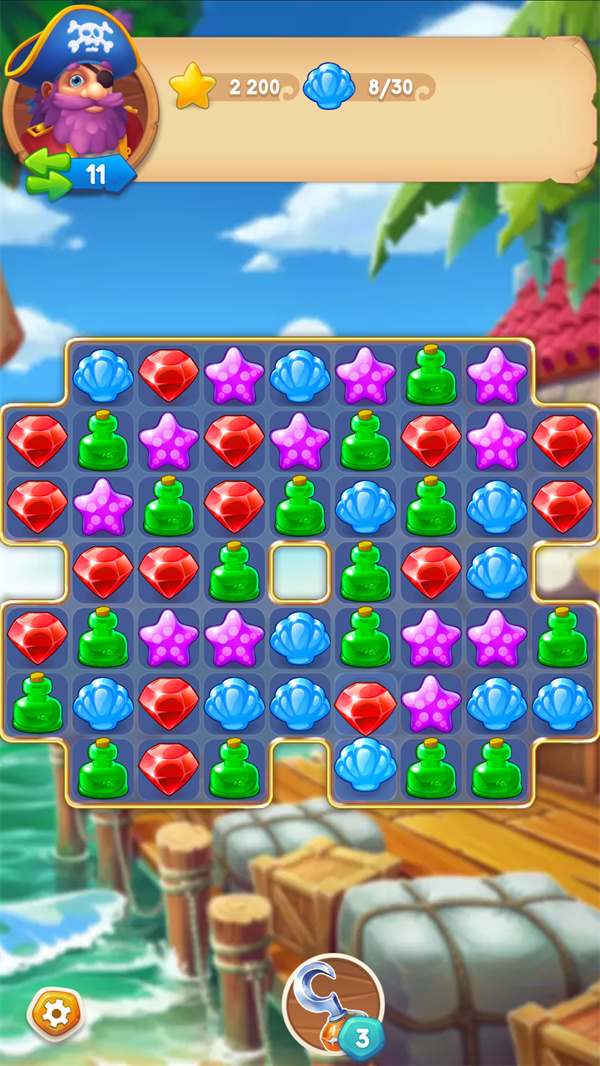The width and height of the screenshot is (600, 1066).
Task: Pick the blue shell in the bottom board row
Action: pyautogui.click(x=365, y=766)
